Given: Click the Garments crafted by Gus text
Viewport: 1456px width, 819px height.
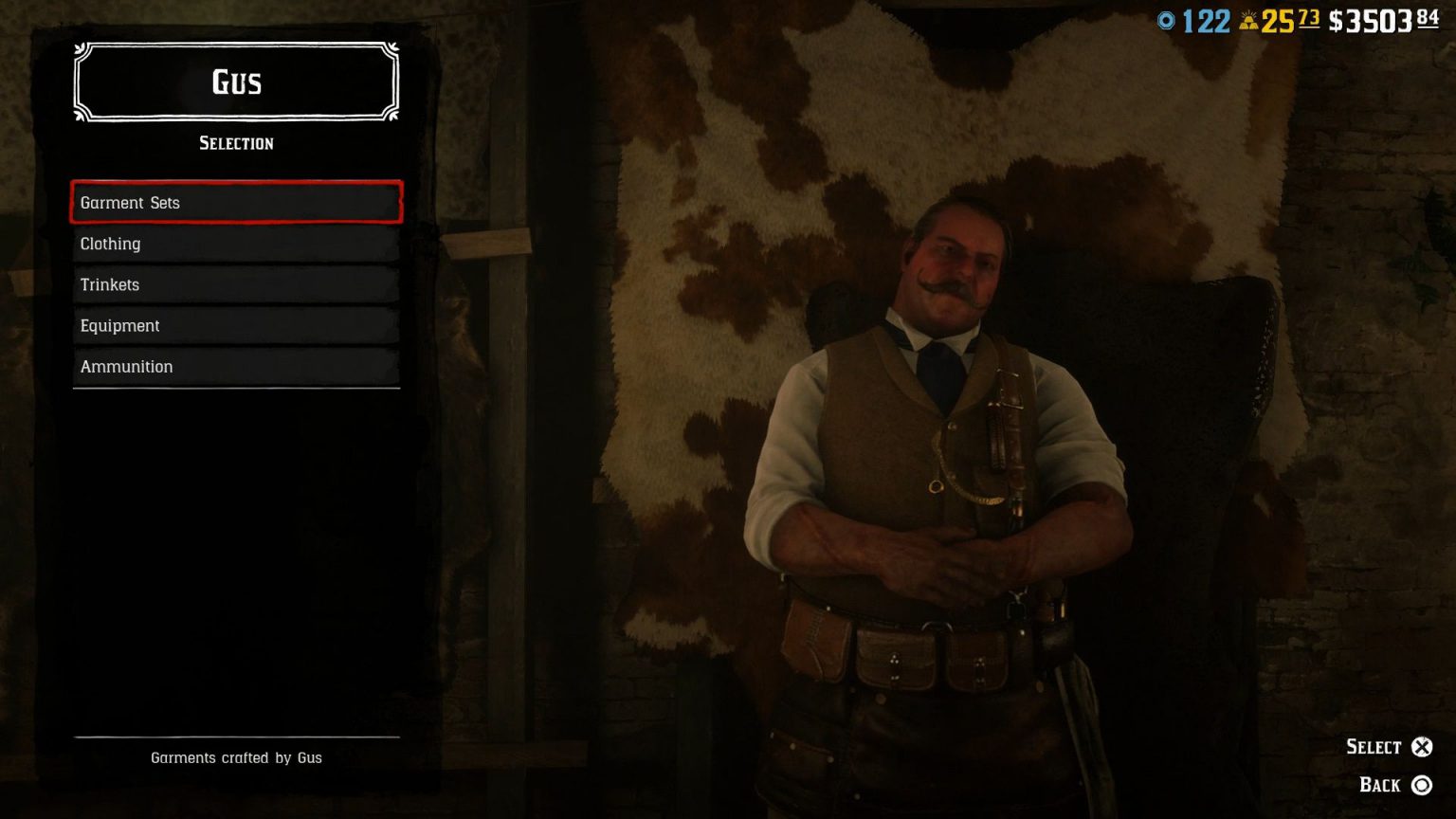Looking at the screenshot, I should coord(236,757).
